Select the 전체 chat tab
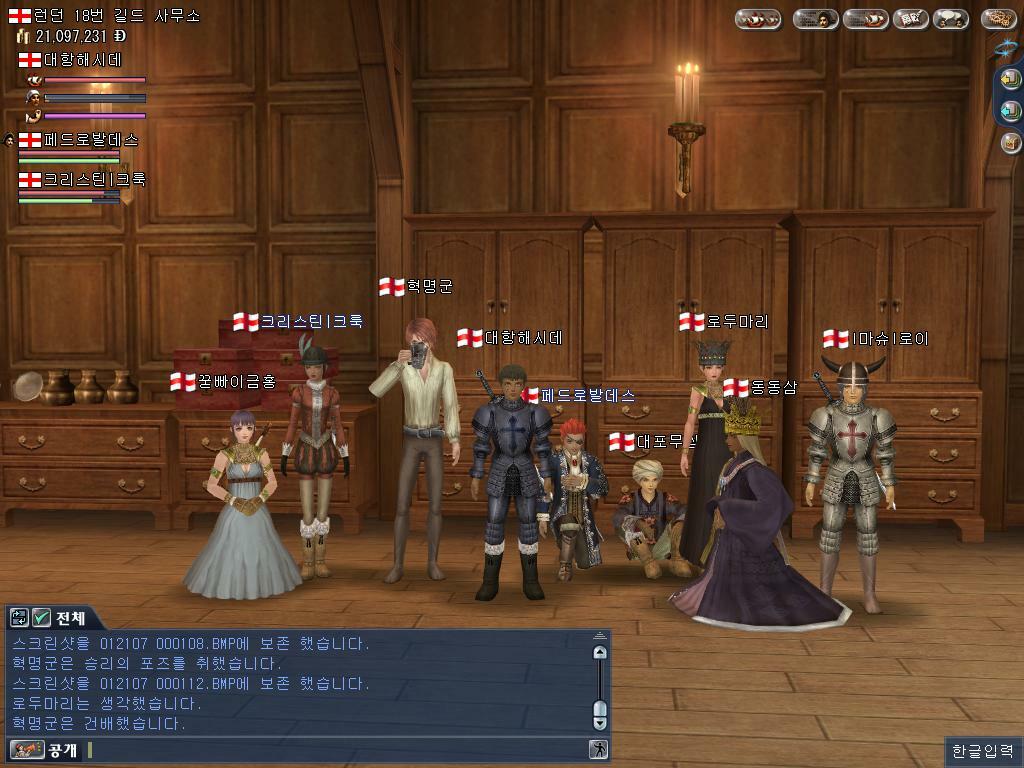Image resolution: width=1024 pixels, height=768 pixels. click(70, 617)
